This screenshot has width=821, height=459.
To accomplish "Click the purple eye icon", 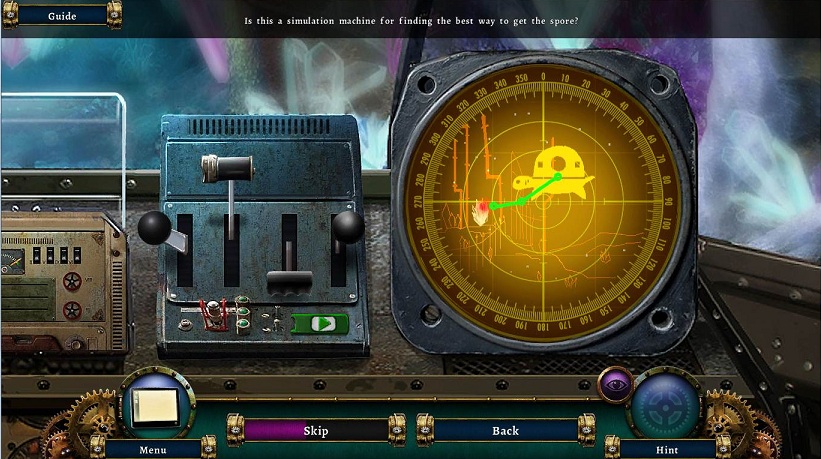I will [614, 383].
